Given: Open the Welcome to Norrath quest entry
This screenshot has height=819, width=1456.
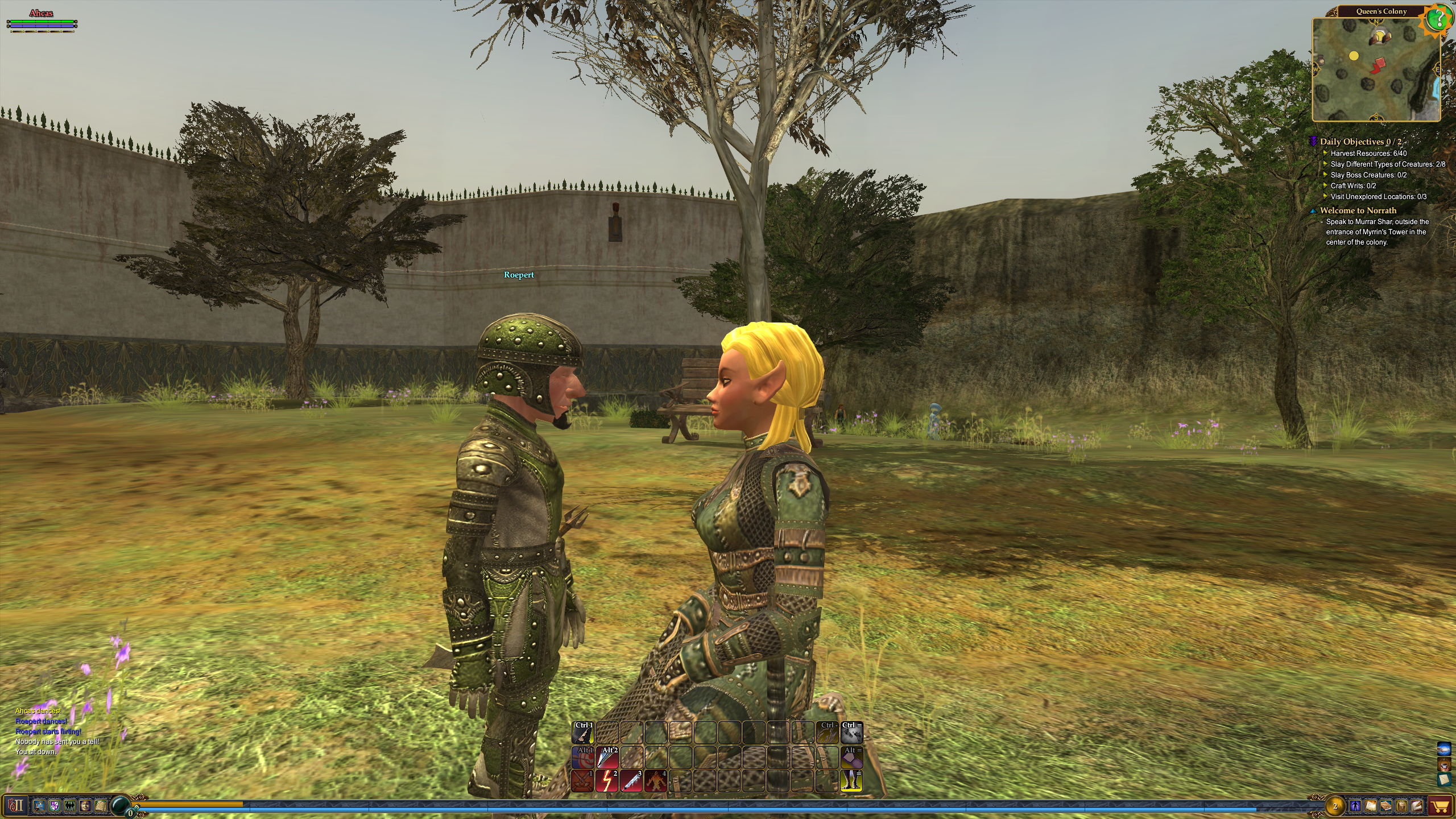Looking at the screenshot, I should pyautogui.click(x=1358, y=210).
